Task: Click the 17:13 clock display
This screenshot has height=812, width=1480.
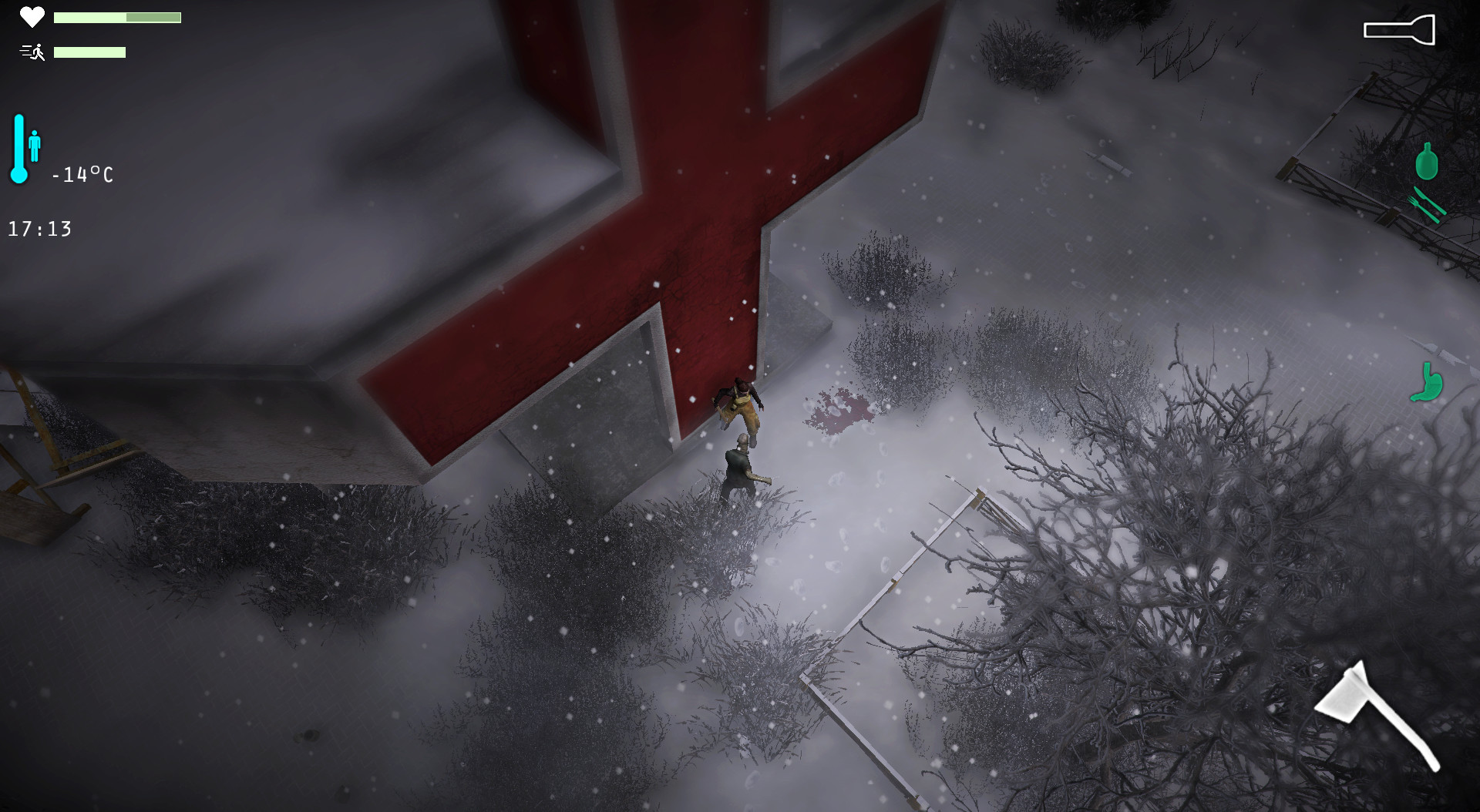Action: click(x=40, y=228)
